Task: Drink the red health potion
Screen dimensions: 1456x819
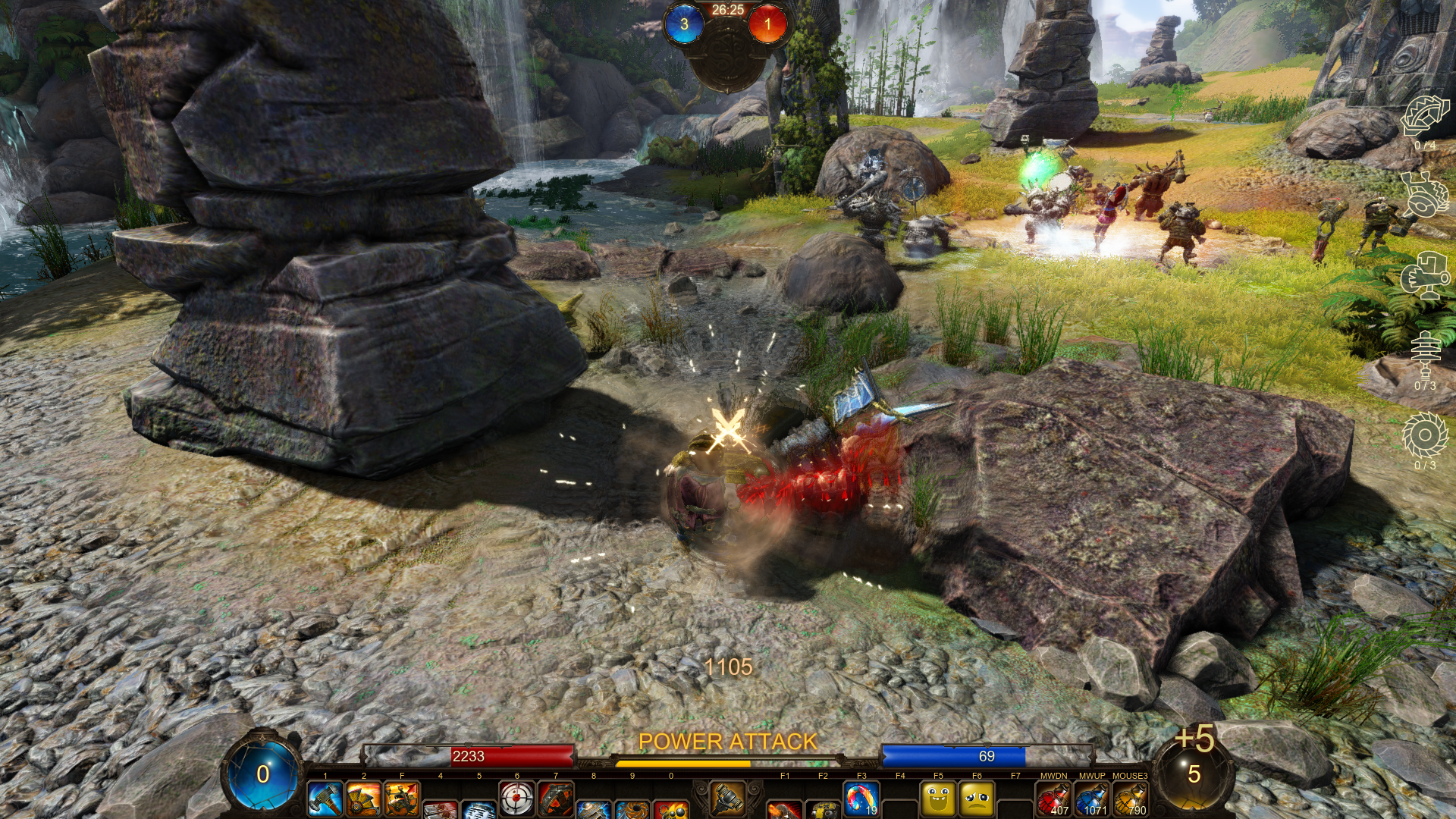Action: [x=1053, y=799]
